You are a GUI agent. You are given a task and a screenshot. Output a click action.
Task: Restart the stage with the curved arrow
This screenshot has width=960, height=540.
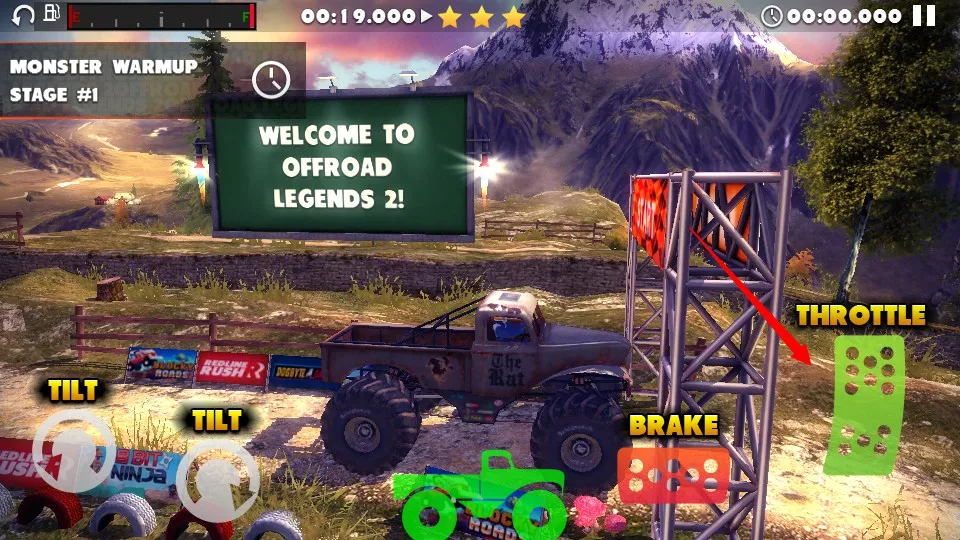pyautogui.click(x=20, y=15)
